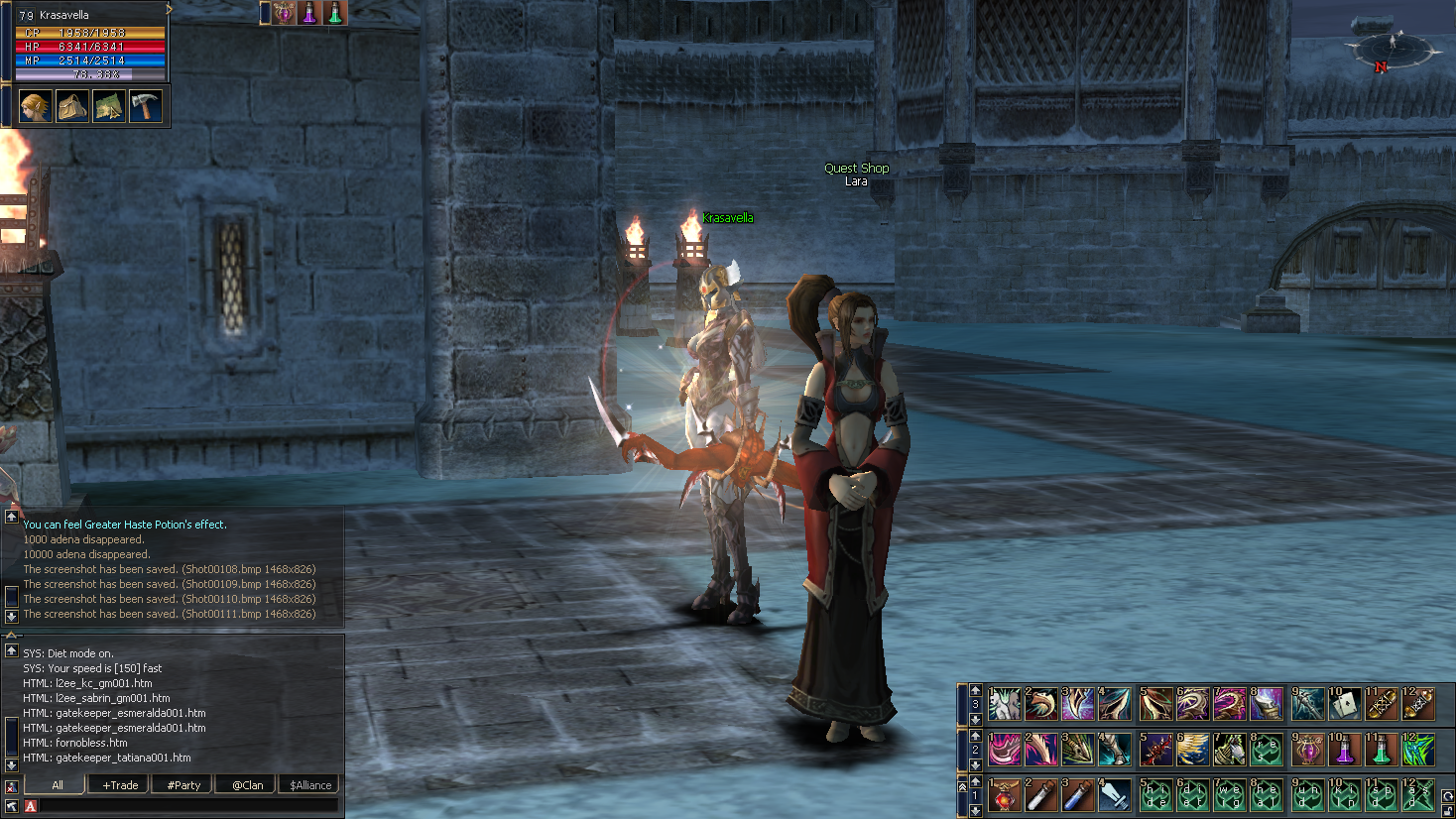Activate the playing cards item on the hotbar
Viewport: 1456px width, 819px height.
pyautogui.click(x=1345, y=704)
